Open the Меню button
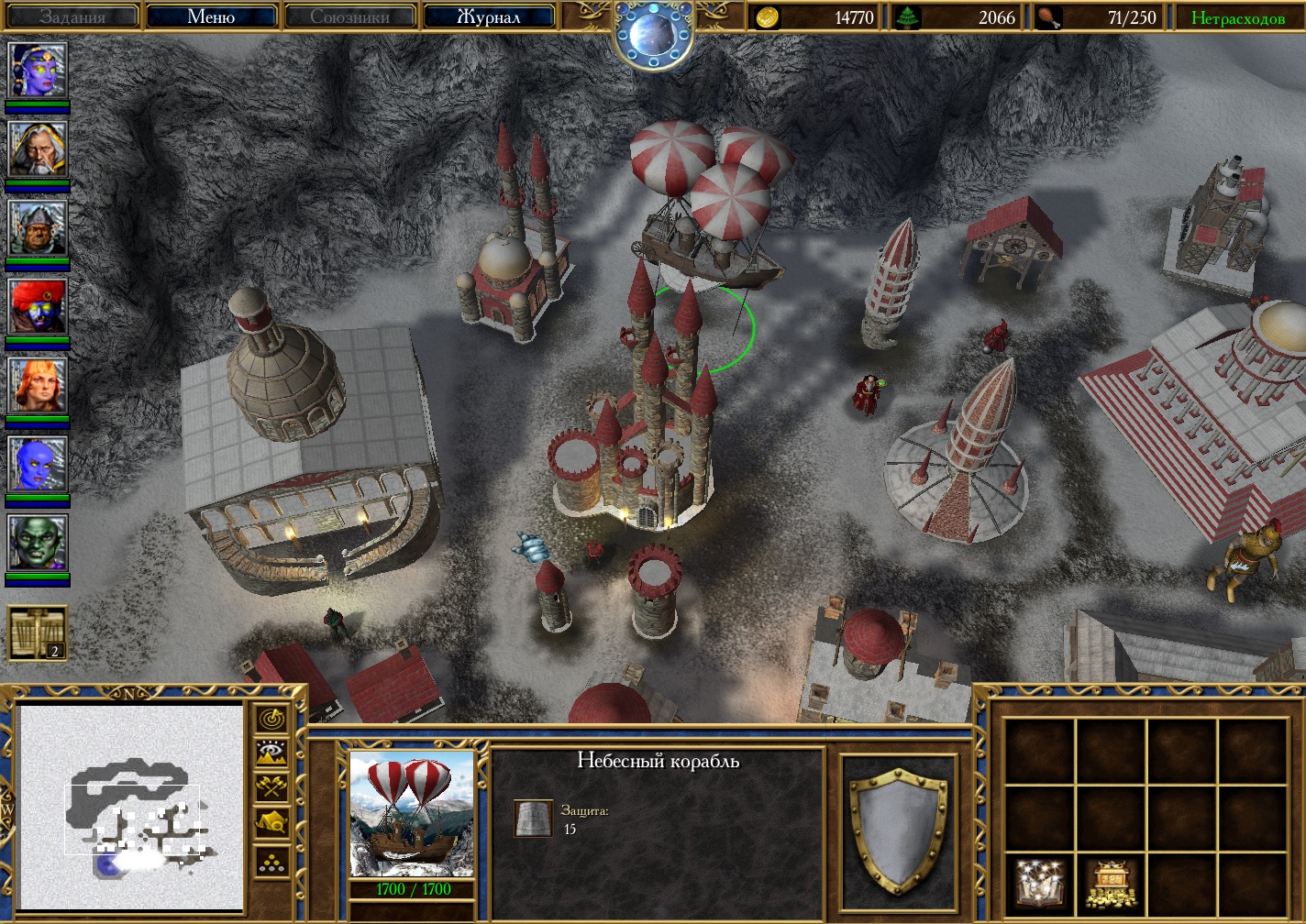The image size is (1306, 924). 211,16
